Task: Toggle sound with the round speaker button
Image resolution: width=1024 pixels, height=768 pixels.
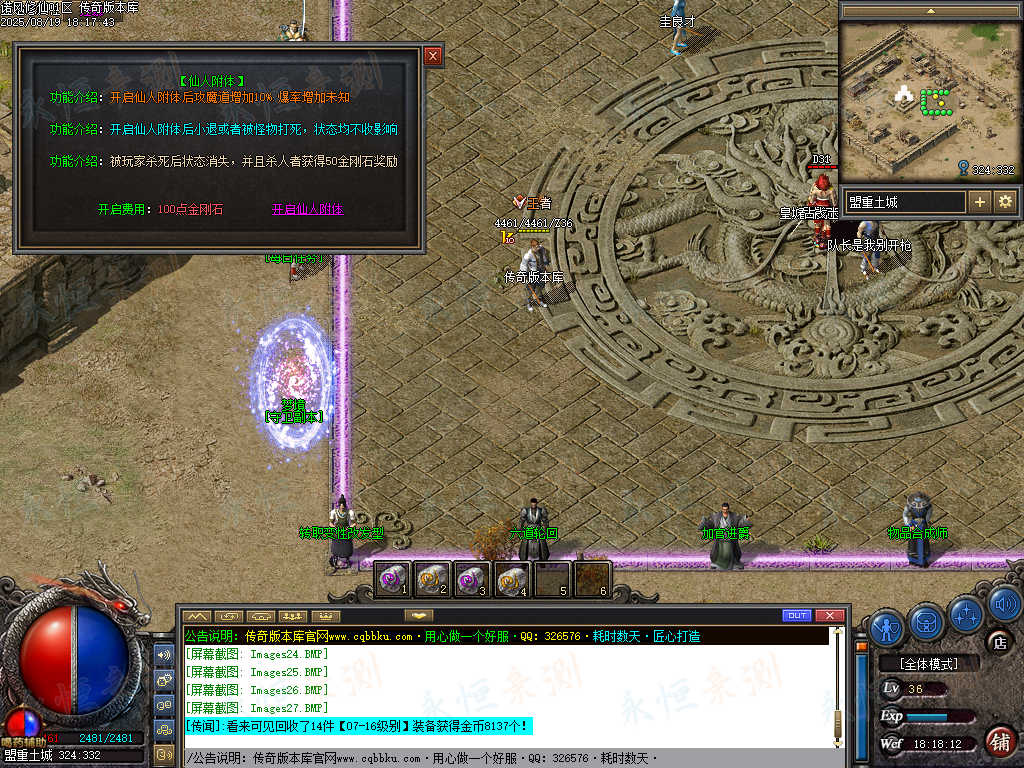Action: tap(1003, 603)
